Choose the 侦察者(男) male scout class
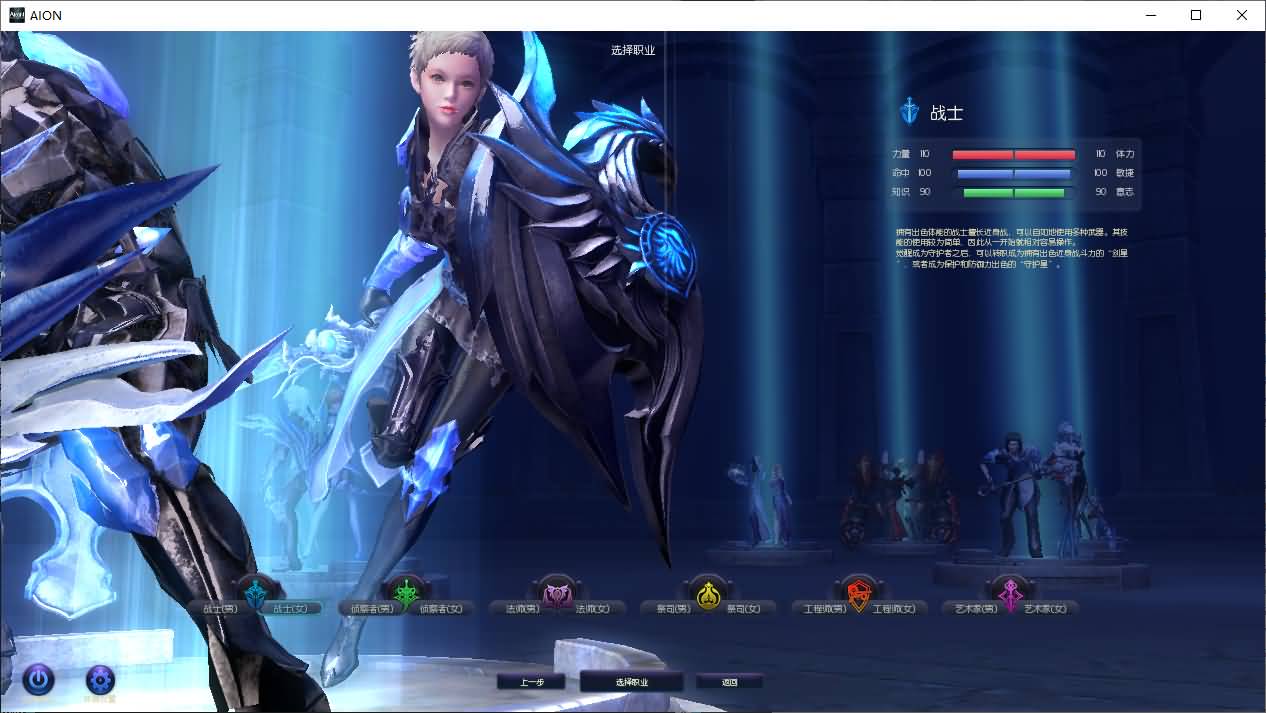Screen dimensions: 1266x713 tap(365, 608)
